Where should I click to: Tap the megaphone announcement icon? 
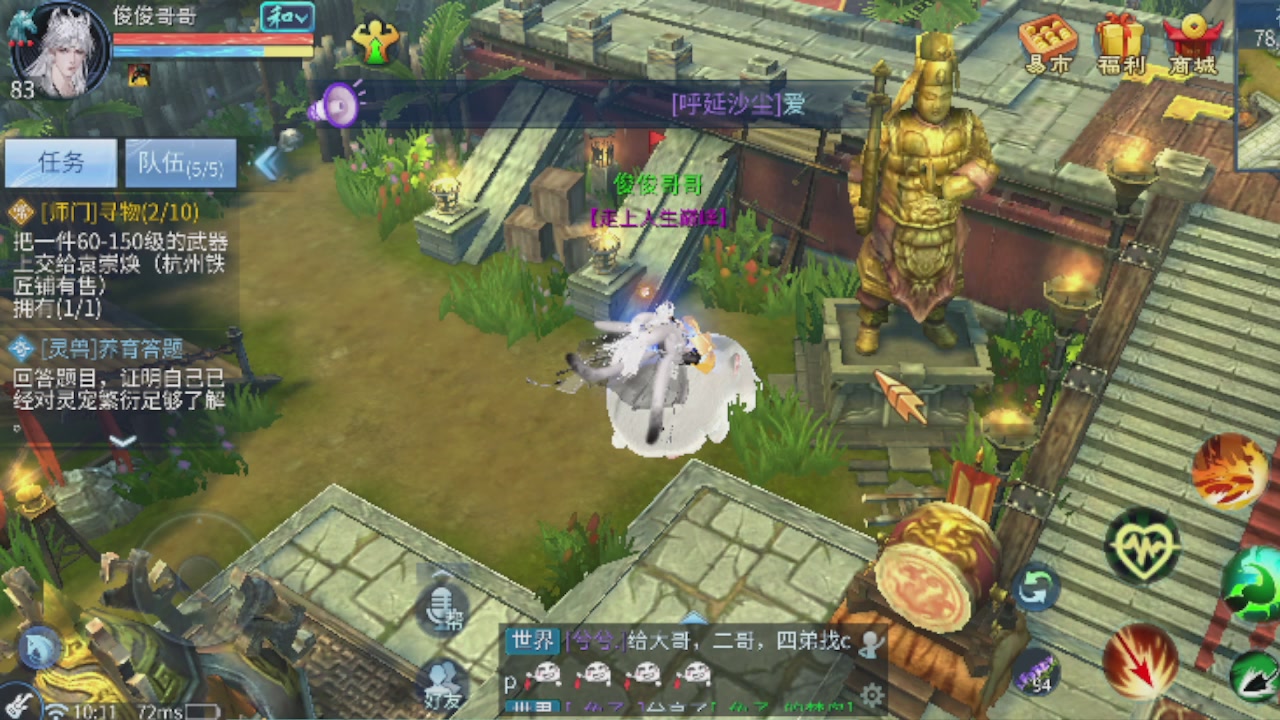click(x=339, y=106)
